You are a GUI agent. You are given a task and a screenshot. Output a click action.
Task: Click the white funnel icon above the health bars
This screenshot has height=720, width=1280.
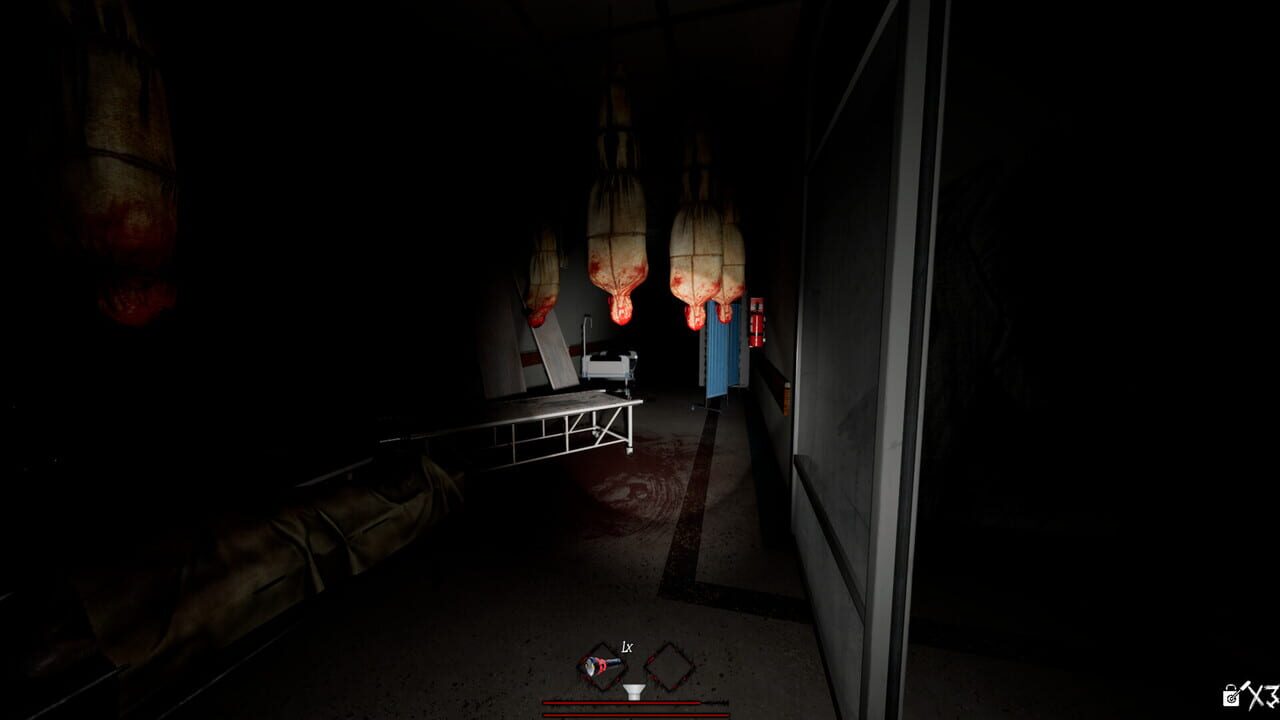point(632,690)
